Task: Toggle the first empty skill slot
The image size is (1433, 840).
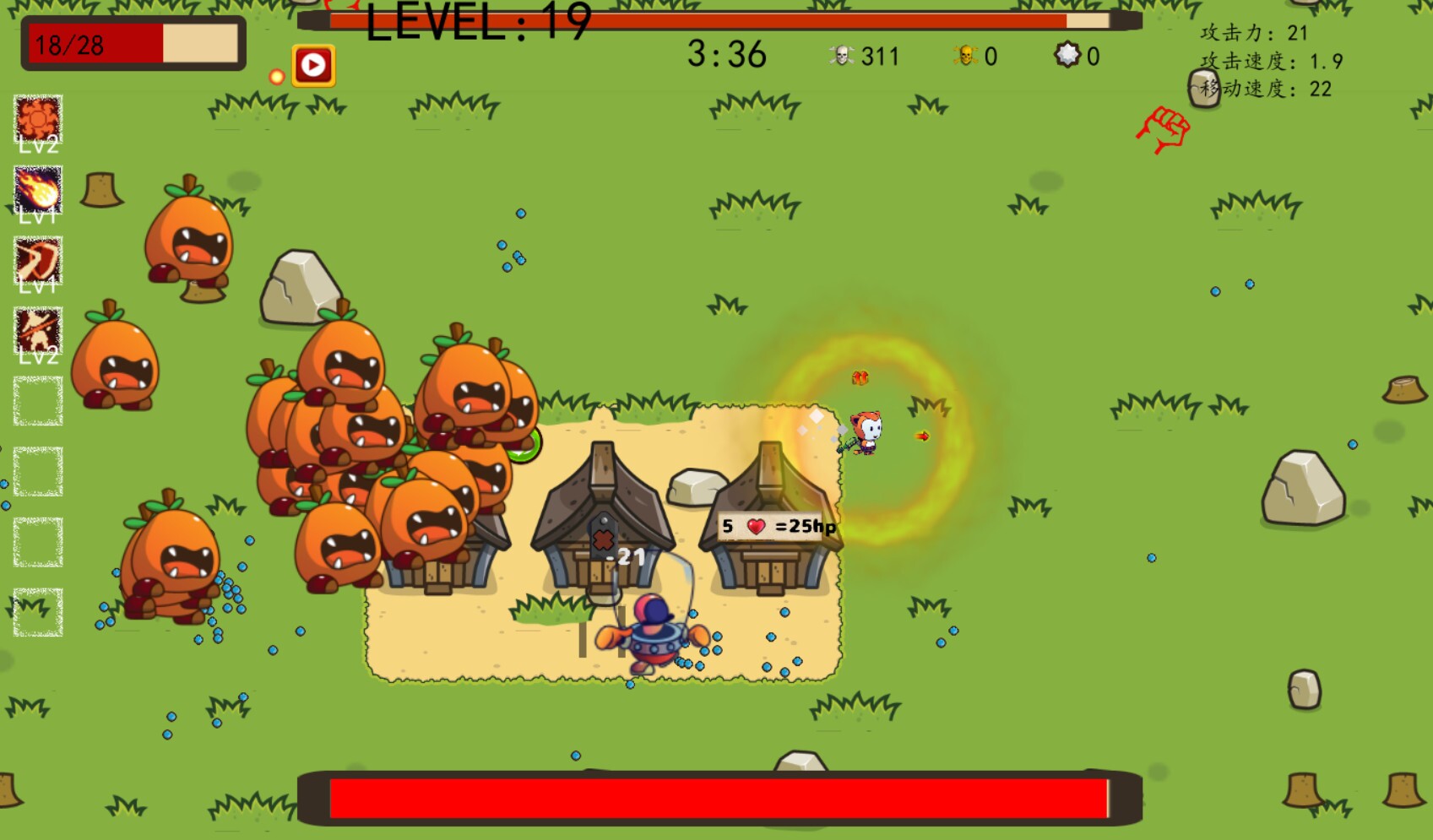Action: 38,401
